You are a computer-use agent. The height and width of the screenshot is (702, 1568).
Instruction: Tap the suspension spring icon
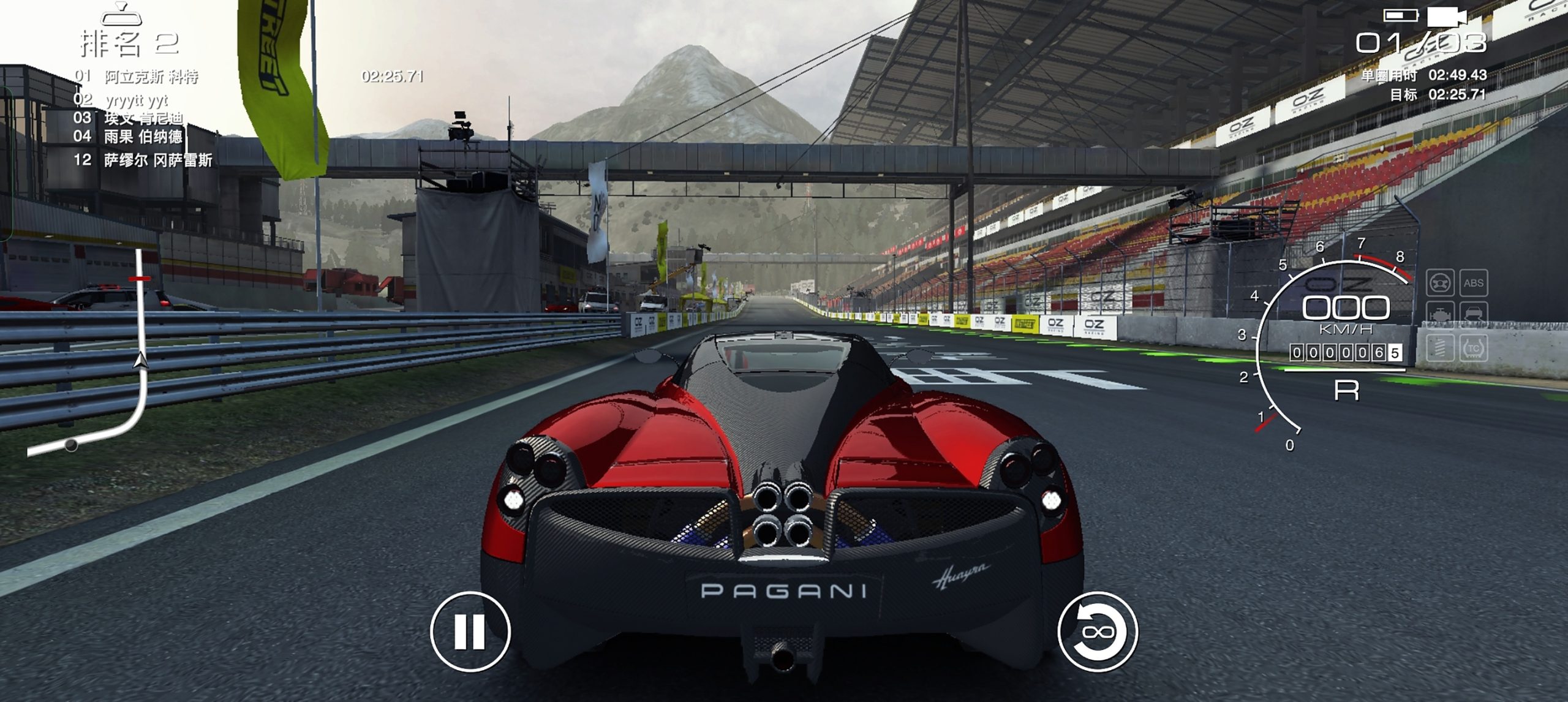tap(1439, 349)
